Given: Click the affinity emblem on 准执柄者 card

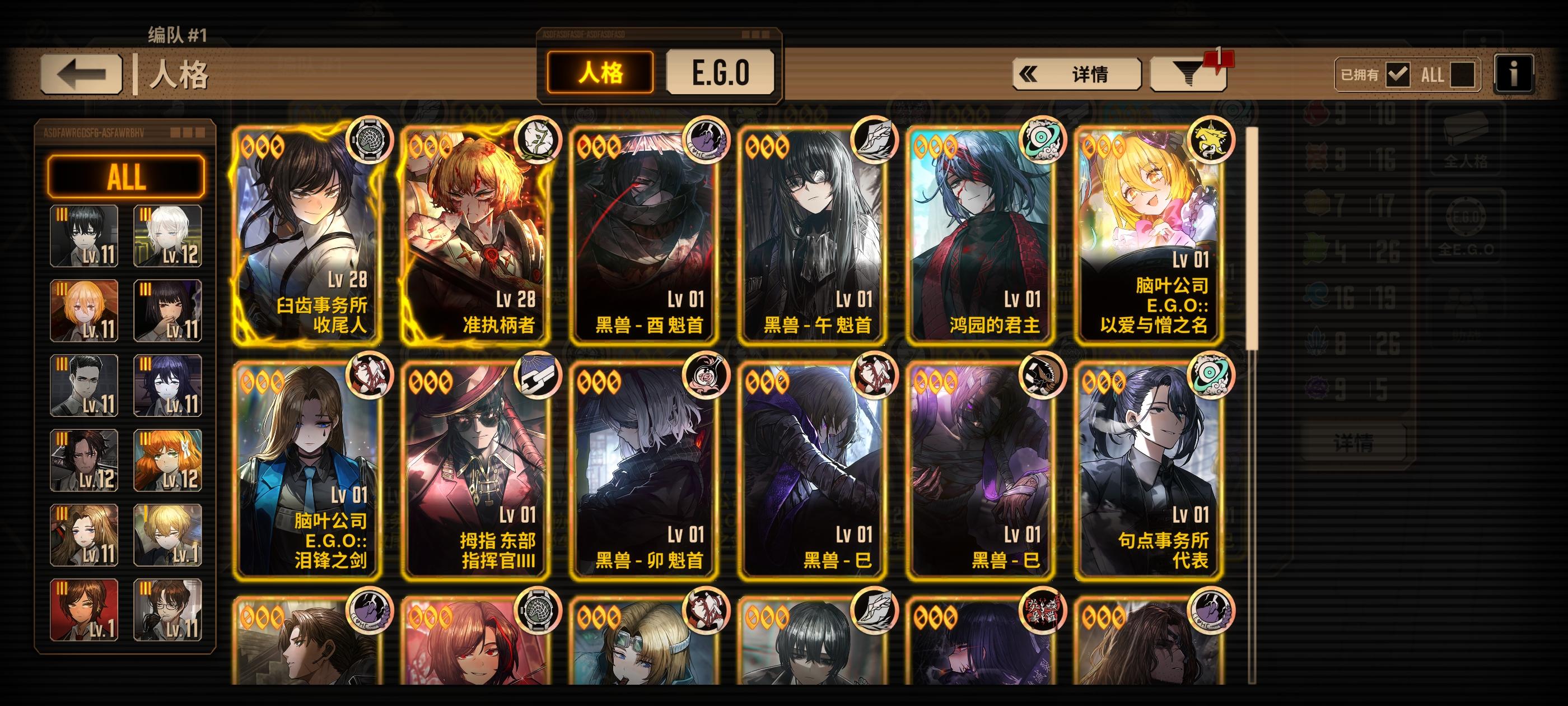Looking at the screenshot, I should (540, 140).
